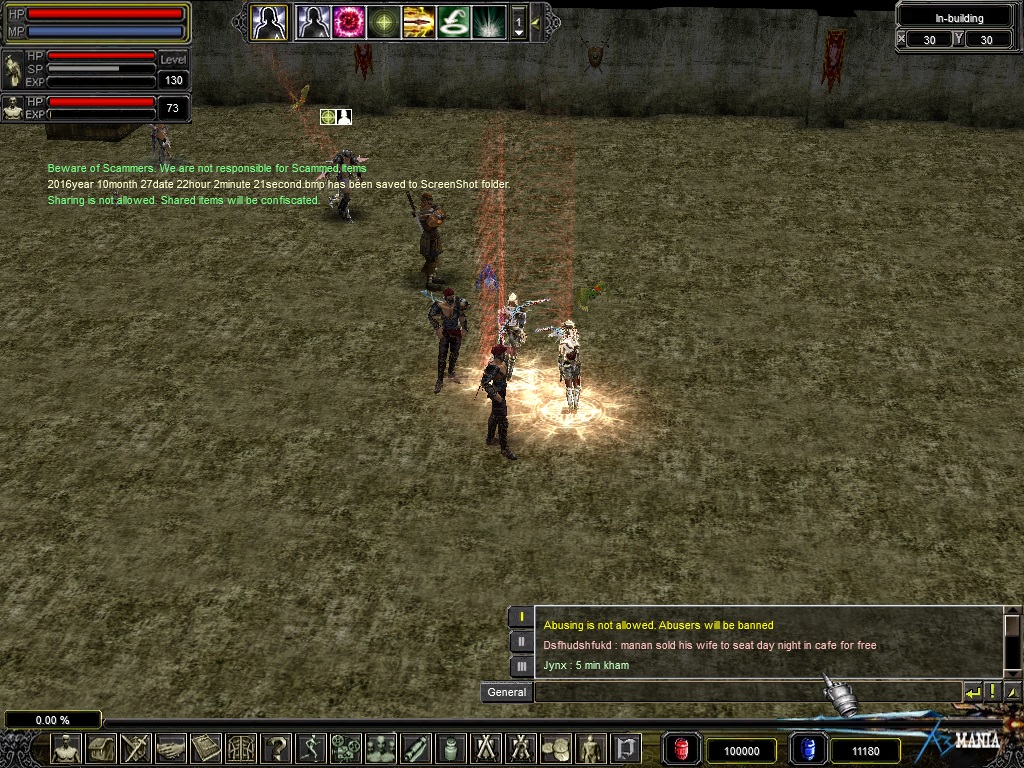Send chat with the enter arrow button
The height and width of the screenshot is (768, 1024).
click(x=972, y=692)
